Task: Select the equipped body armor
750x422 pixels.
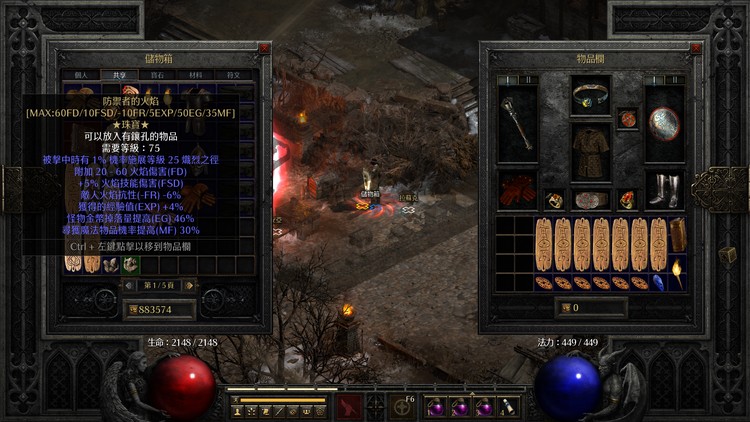Action: click(x=591, y=153)
